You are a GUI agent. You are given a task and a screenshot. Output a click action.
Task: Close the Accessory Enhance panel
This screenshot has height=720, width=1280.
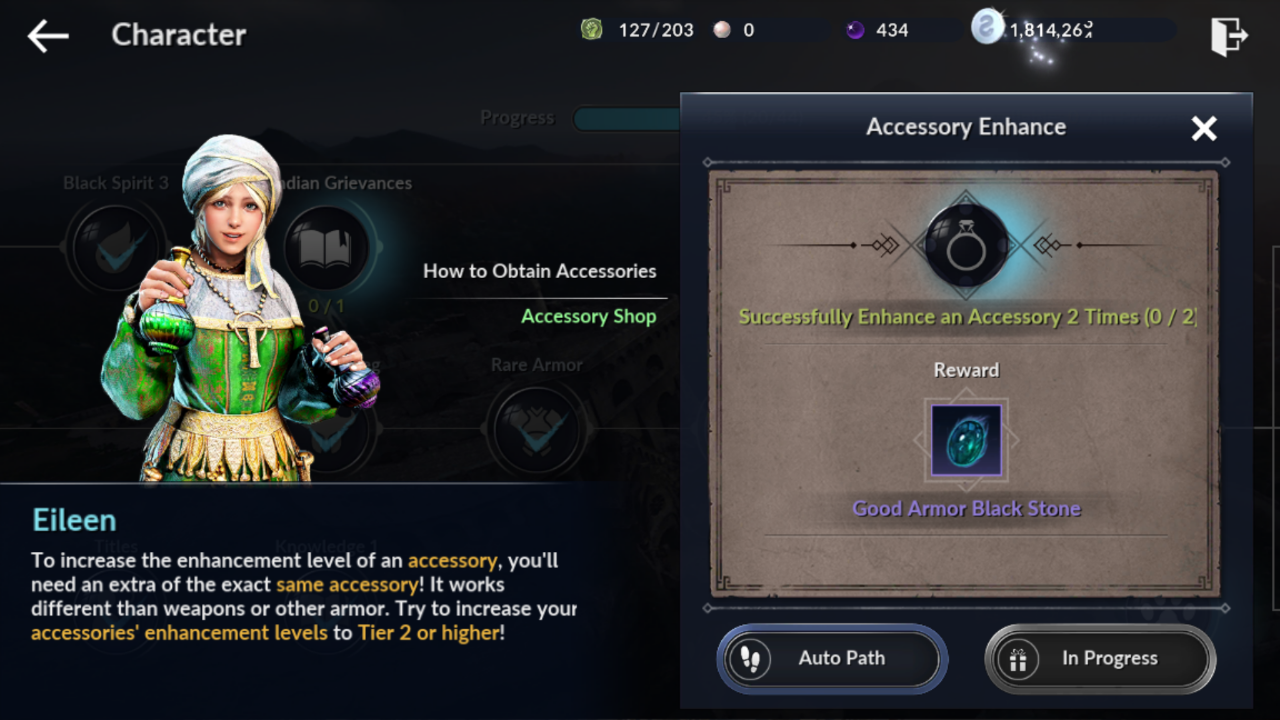[x=1204, y=128]
